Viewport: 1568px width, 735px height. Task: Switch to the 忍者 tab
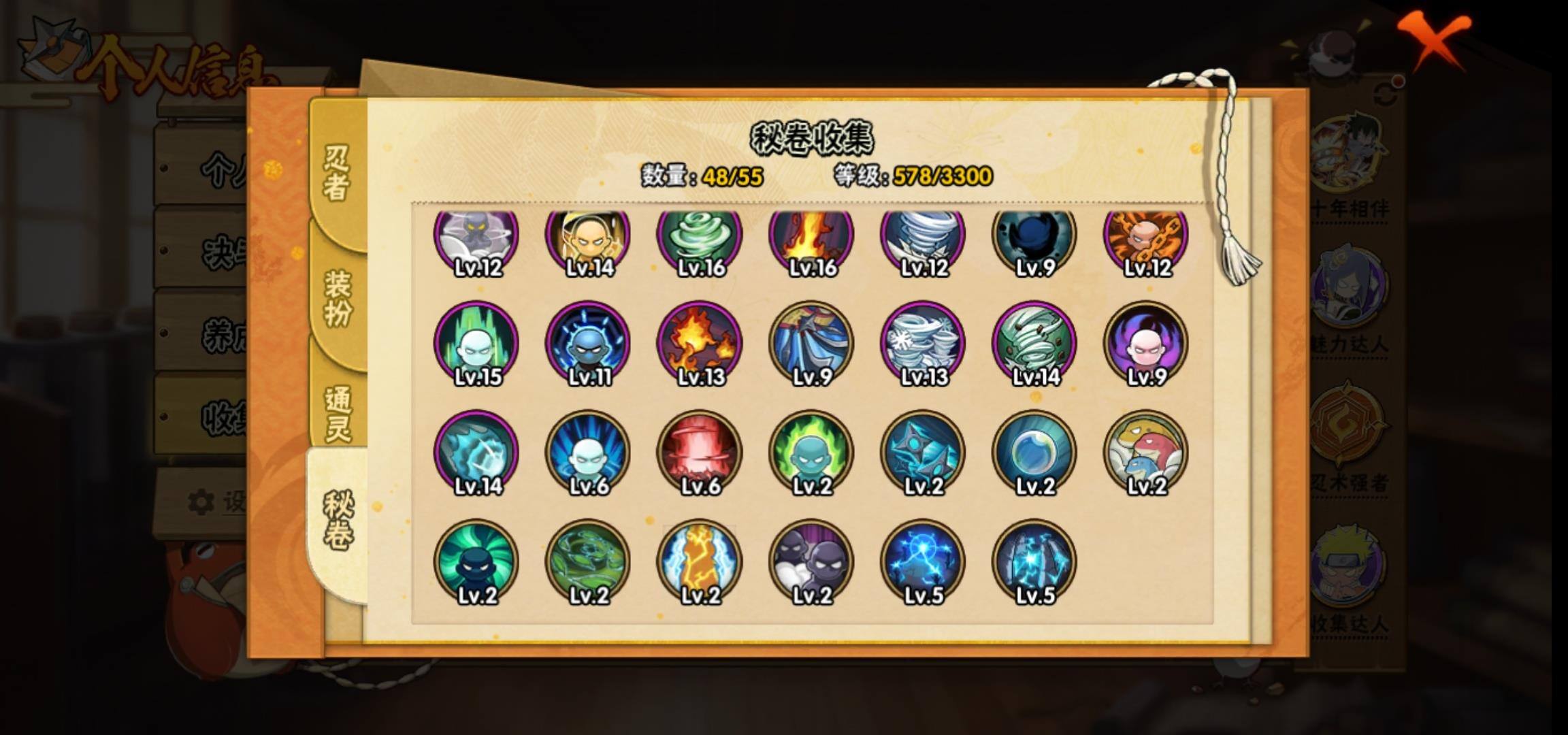[x=337, y=173]
